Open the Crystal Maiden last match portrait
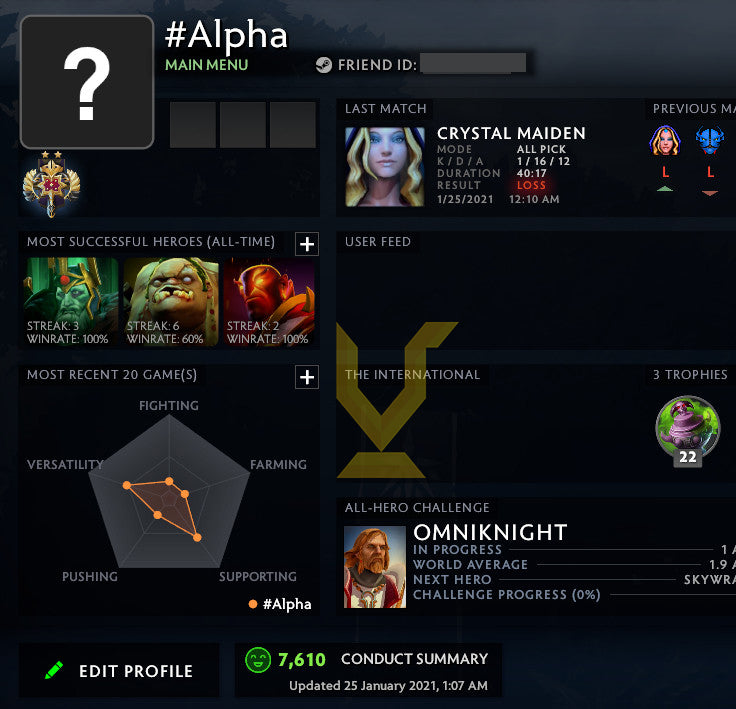Image resolution: width=736 pixels, height=709 pixels. [x=385, y=167]
